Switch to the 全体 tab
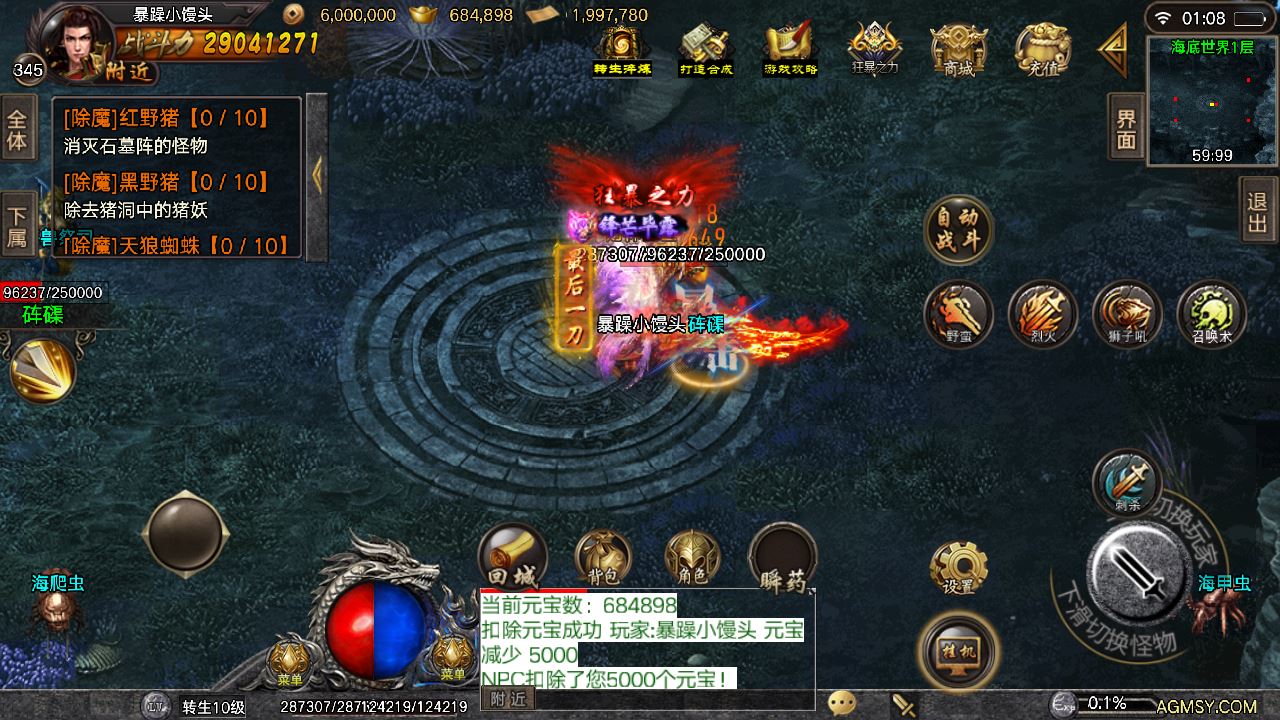This screenshot has height=720, width=1280. click(x=17, y=130)
